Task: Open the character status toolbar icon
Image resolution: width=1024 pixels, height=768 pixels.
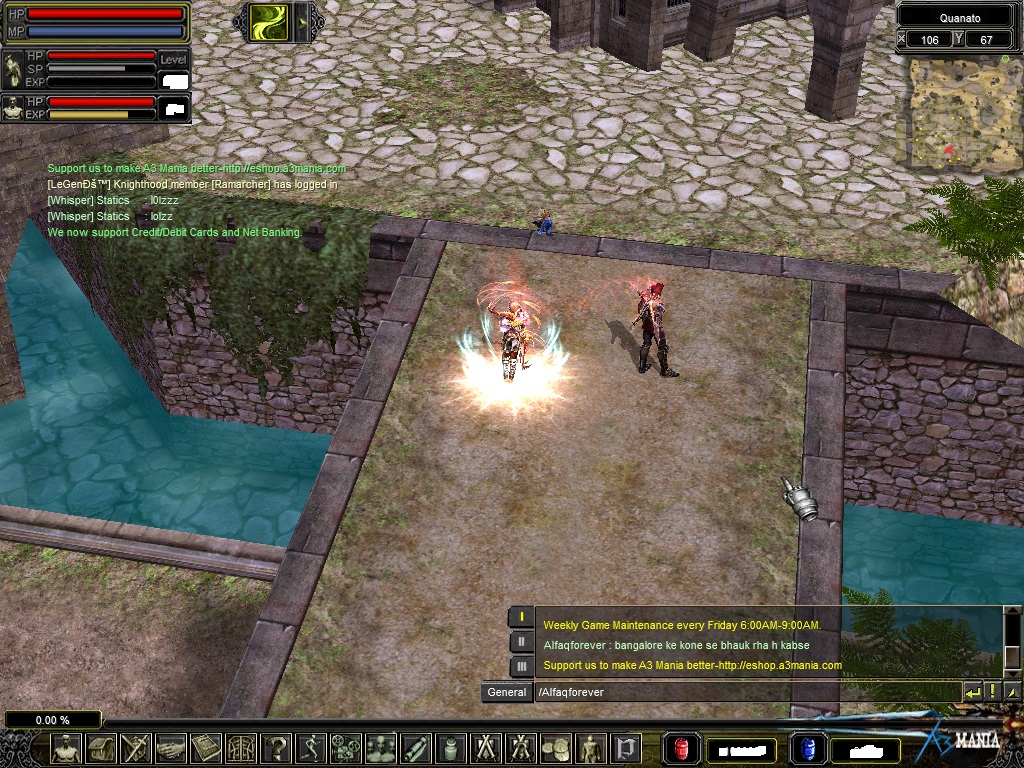Action: (66, 747)
